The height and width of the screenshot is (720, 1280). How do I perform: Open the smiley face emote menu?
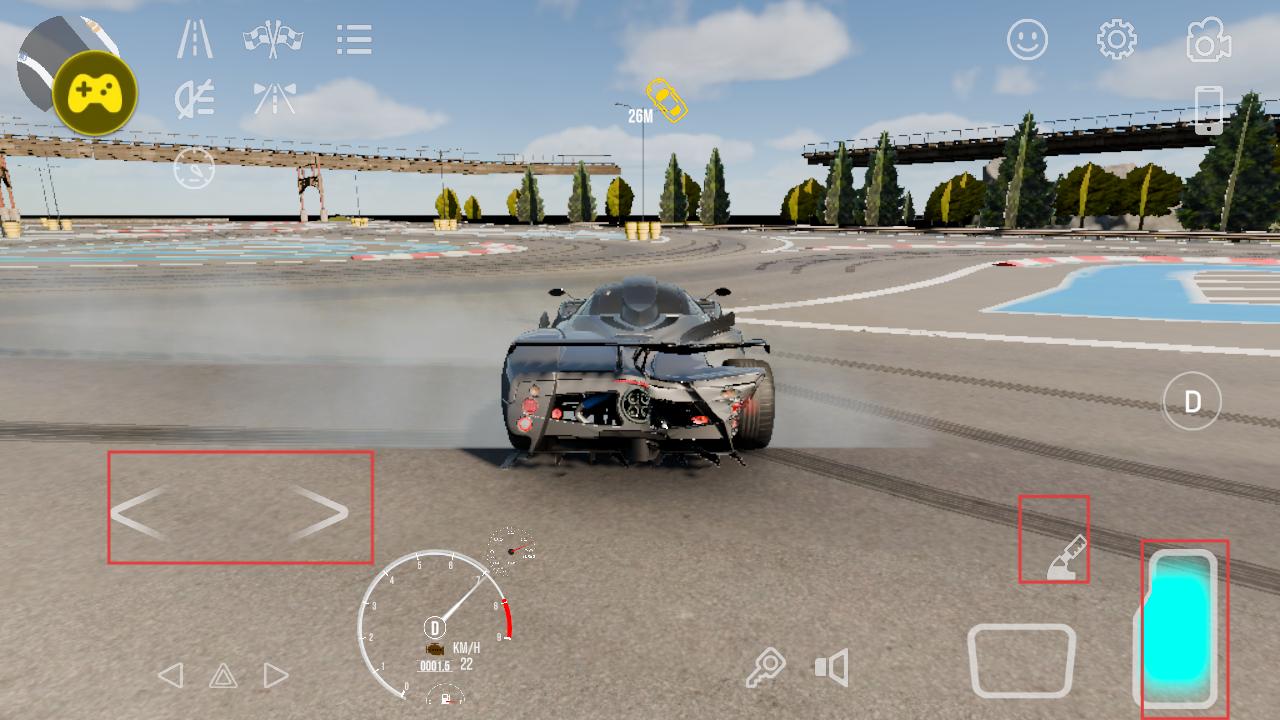coord(1027,40)
